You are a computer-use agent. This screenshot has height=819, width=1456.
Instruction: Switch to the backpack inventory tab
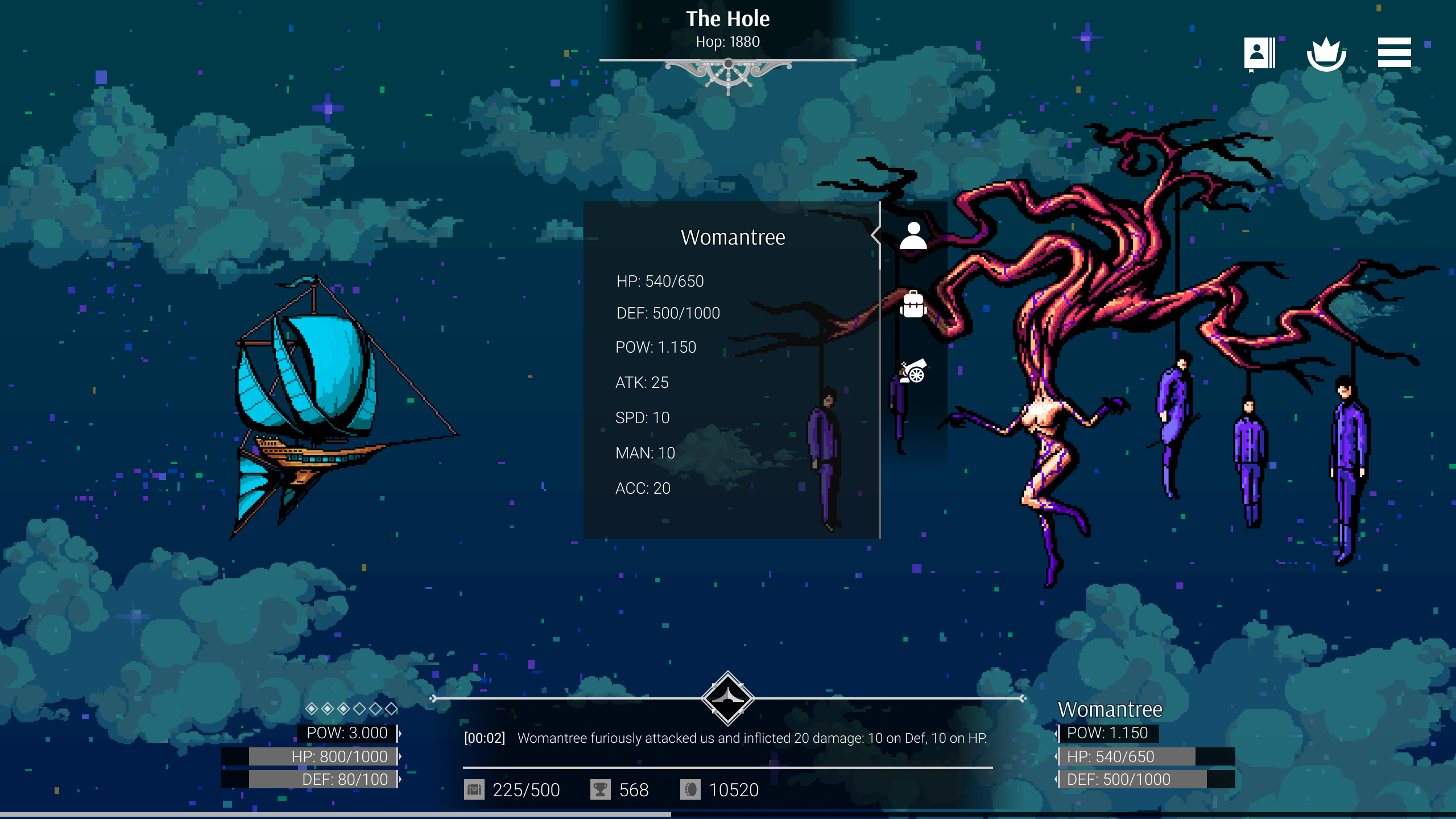[913, 305]
